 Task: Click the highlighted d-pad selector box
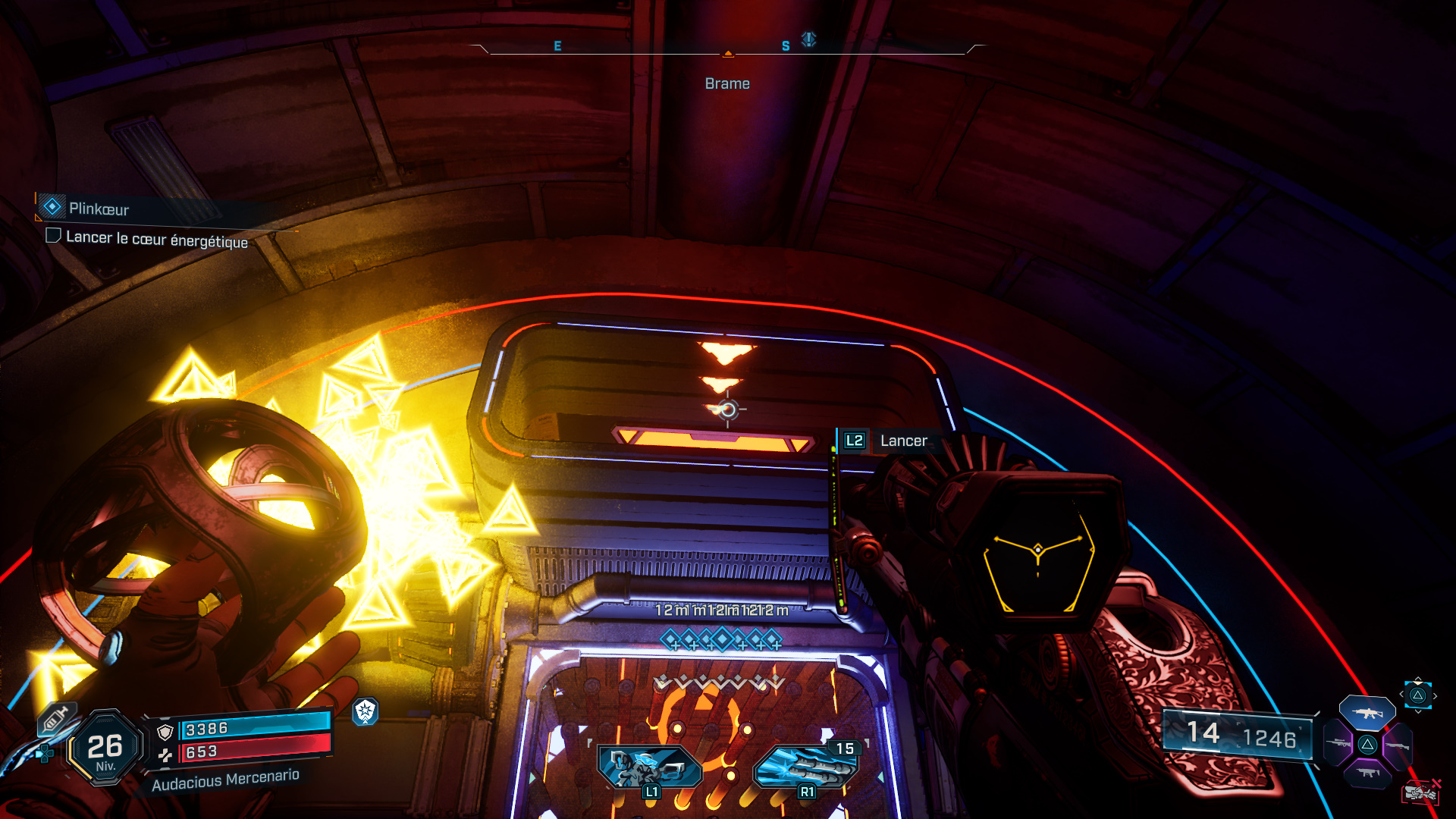point(1417,695)
